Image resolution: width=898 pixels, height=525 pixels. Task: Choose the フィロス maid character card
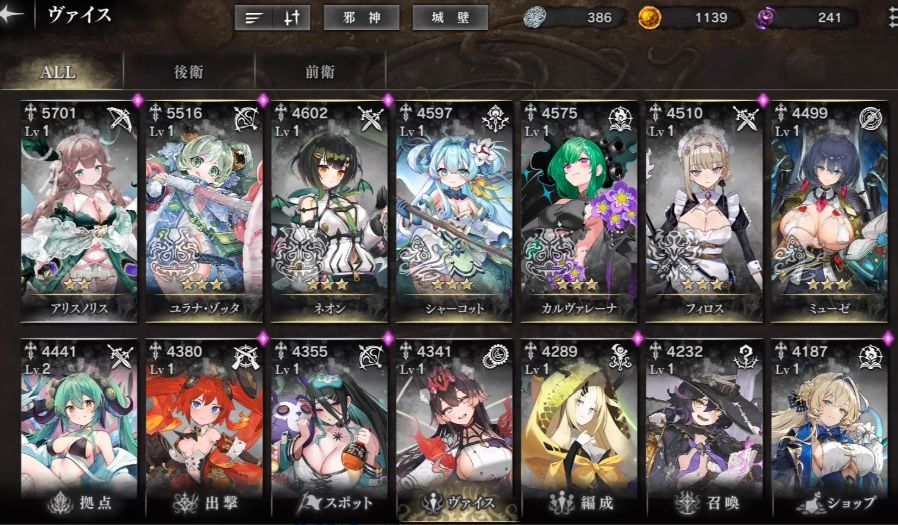tap(704, 210)
